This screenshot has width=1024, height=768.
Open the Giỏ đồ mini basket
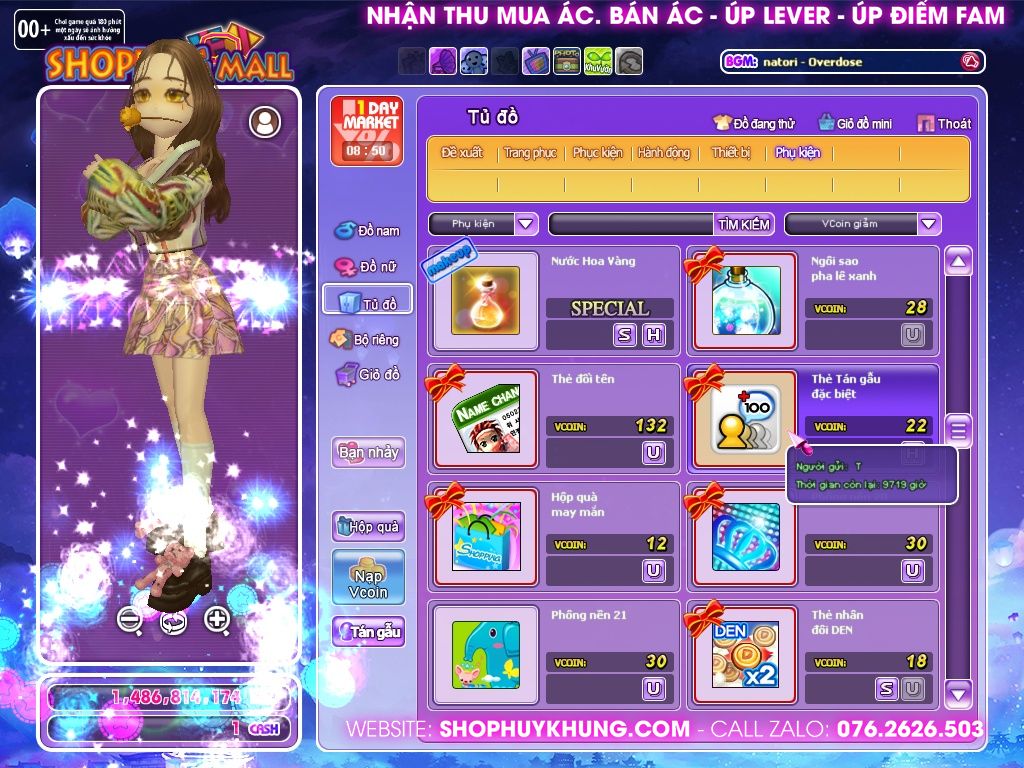pyautogui.click(x=855, y=124)
